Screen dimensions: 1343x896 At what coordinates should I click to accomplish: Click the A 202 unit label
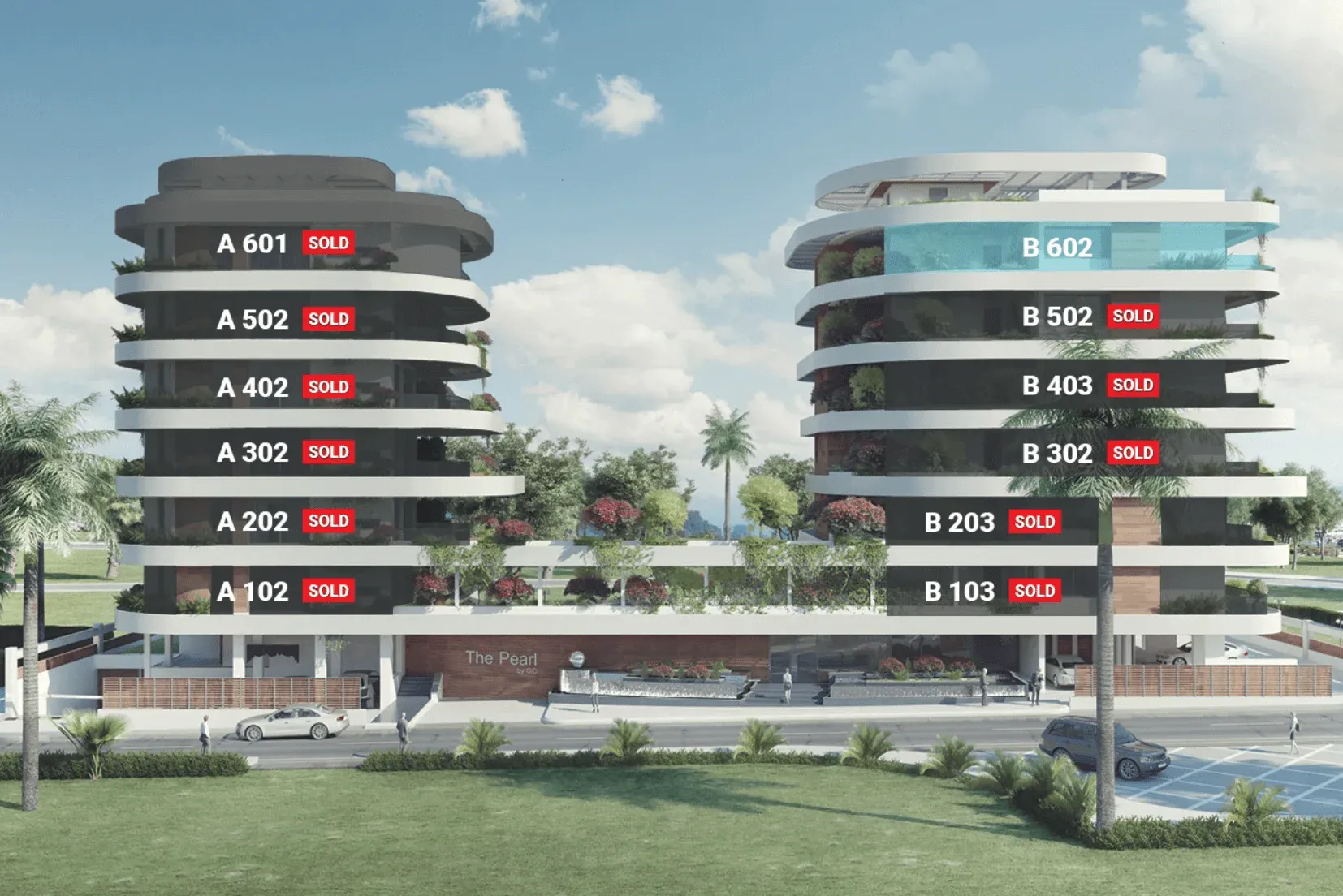[x=253, y=522]
